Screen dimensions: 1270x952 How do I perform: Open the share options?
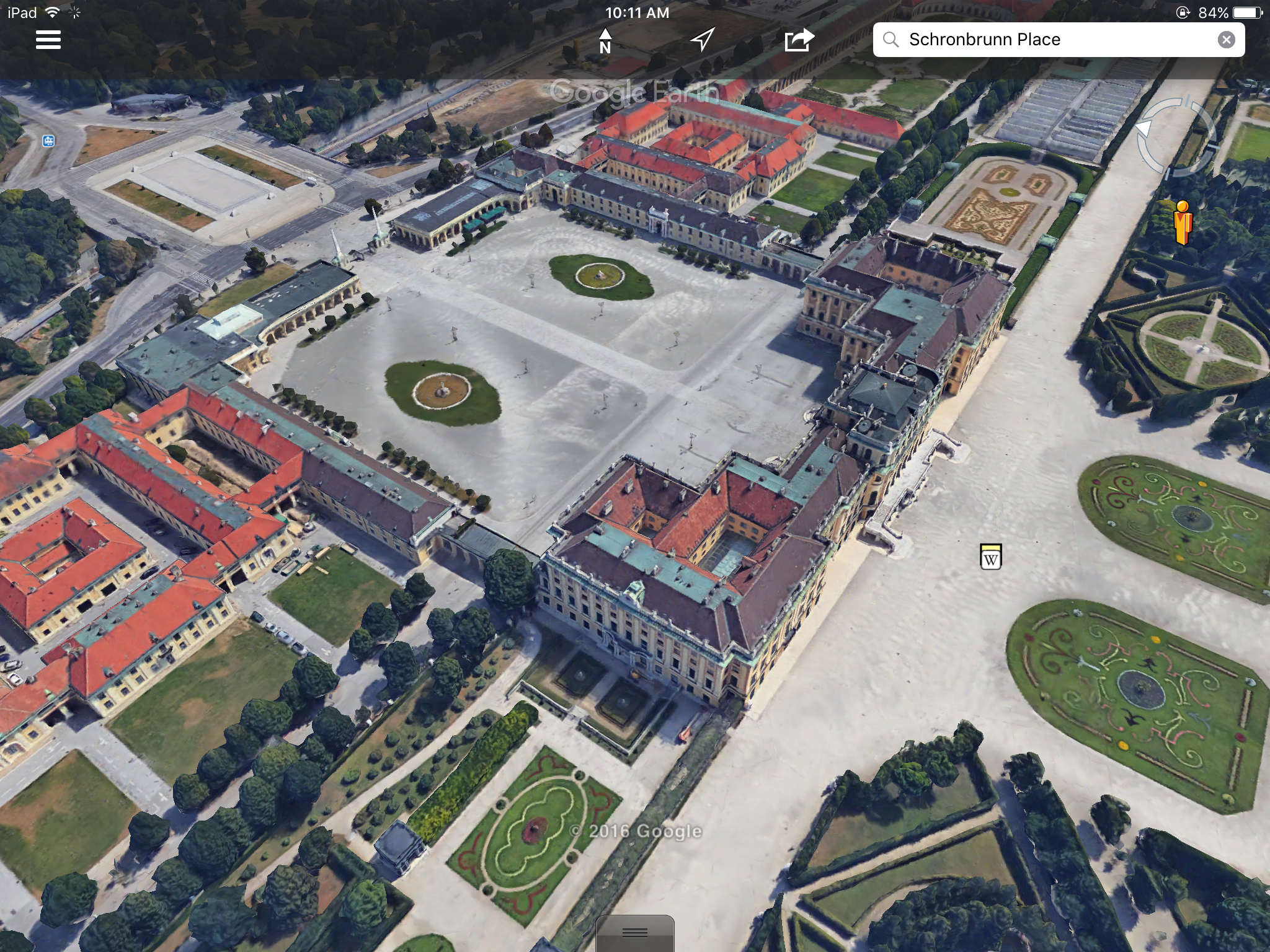(799, 40)
